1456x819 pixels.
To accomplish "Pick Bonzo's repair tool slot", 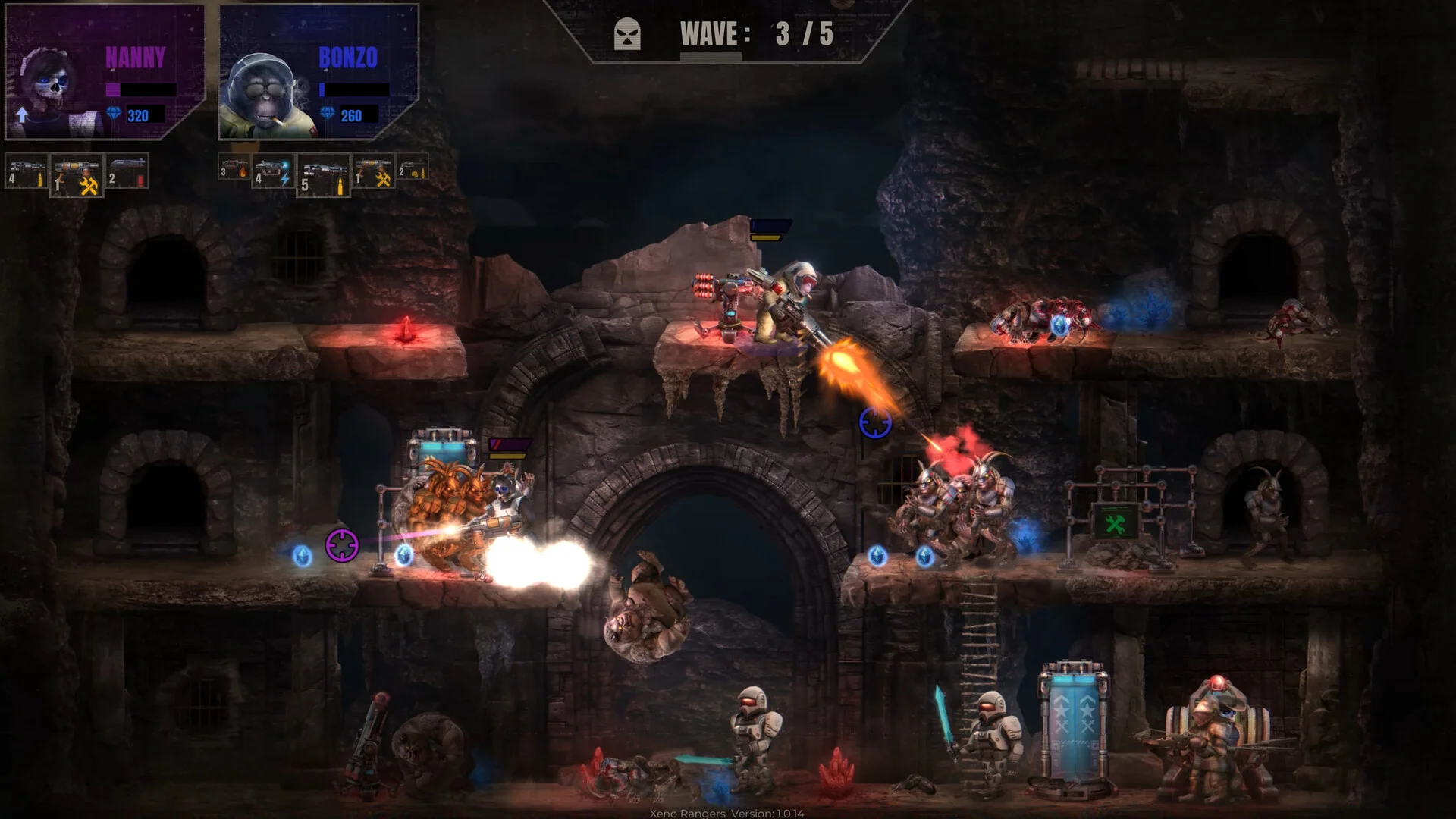I will pos(373,172).
